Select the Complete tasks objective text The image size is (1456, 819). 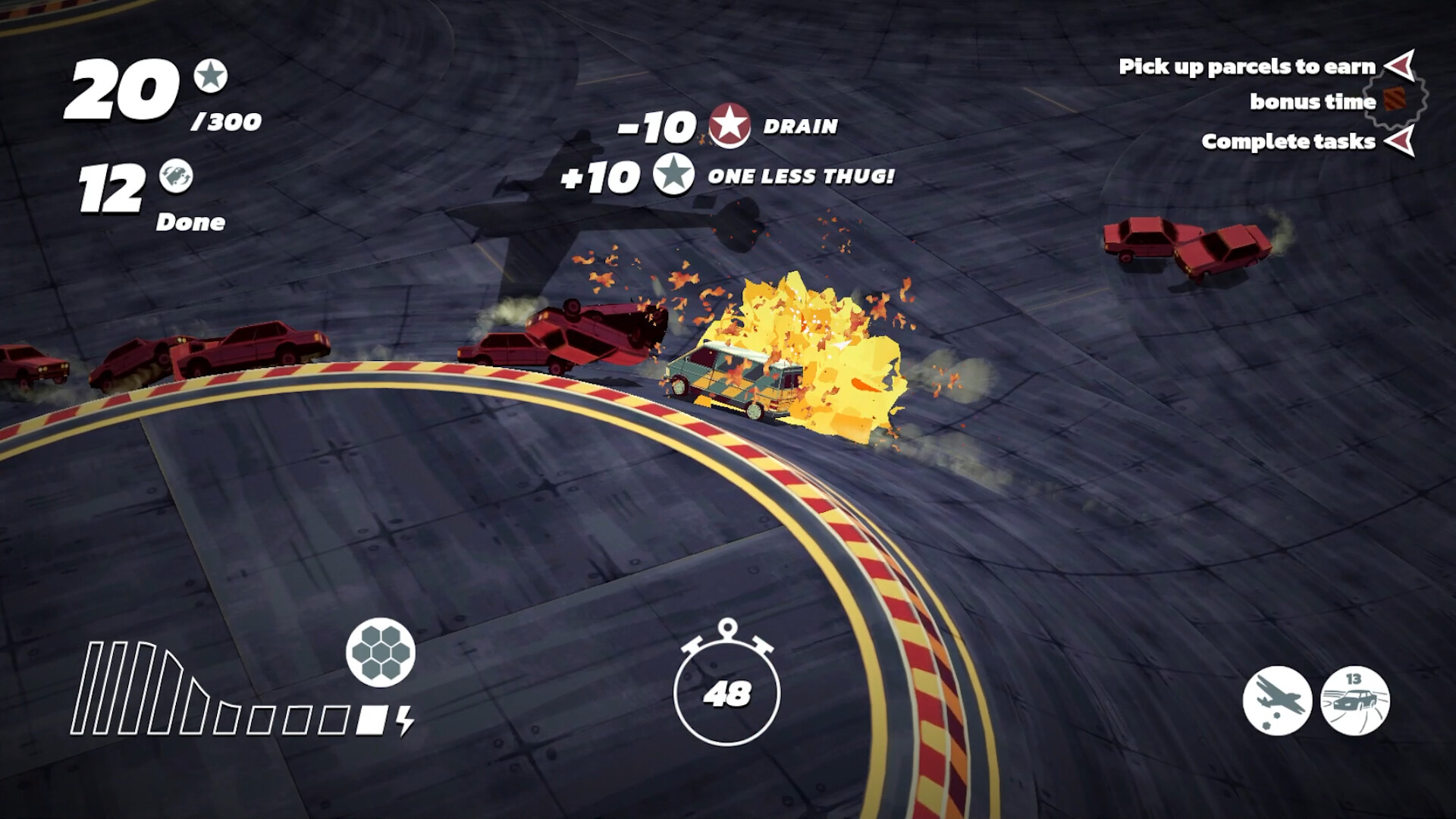click(1287, 141)
